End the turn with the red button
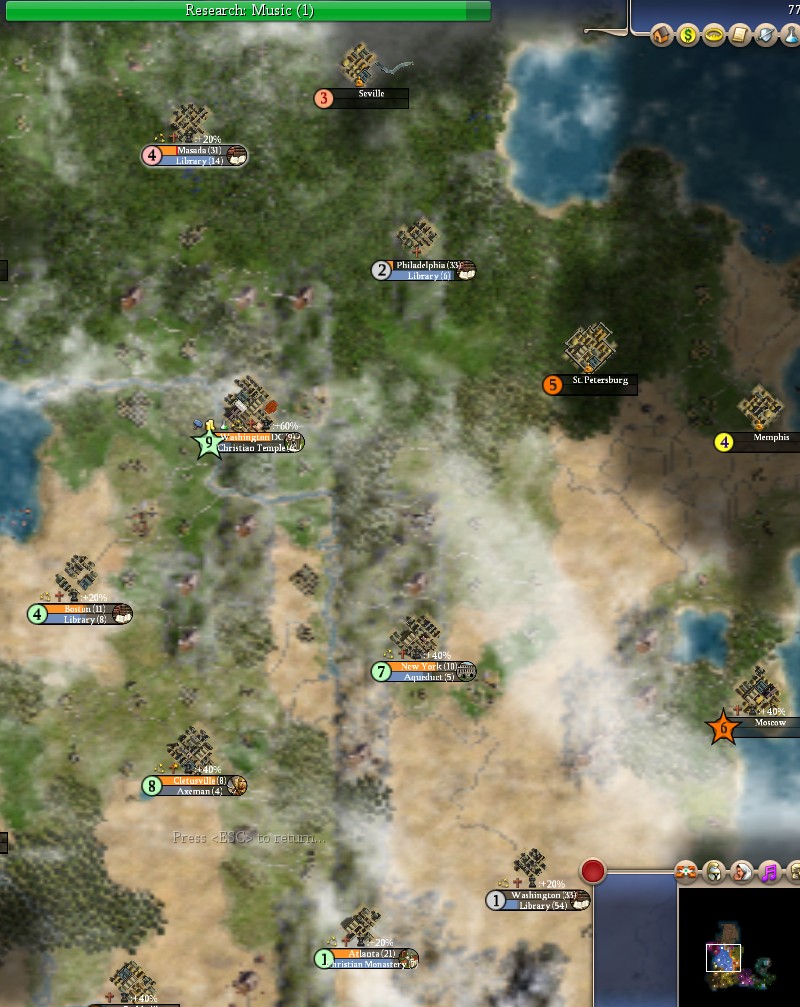Viewport: 800px width, 1007px height. tap(593, 871)
